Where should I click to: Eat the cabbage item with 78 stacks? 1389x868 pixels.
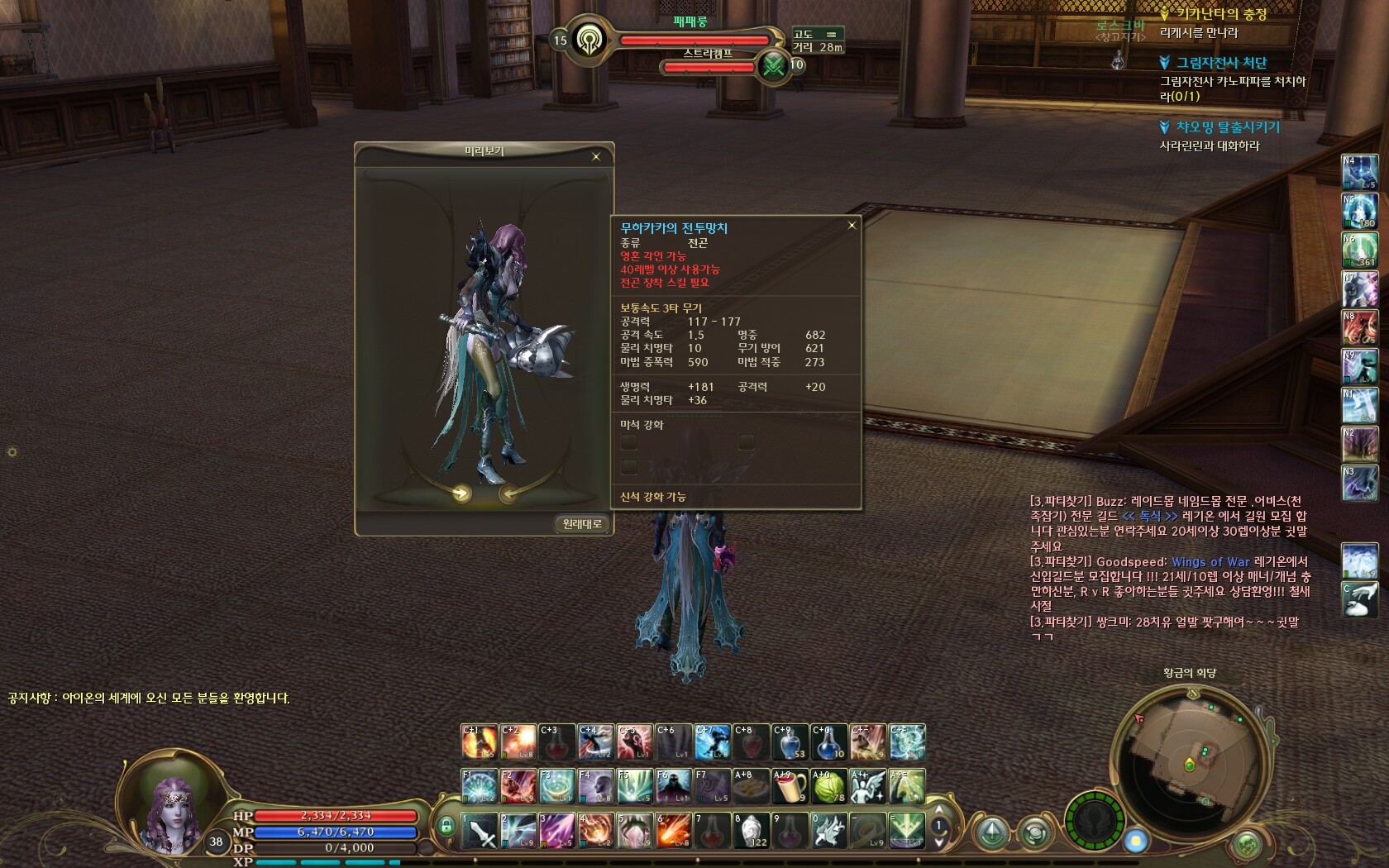point(829,786)
